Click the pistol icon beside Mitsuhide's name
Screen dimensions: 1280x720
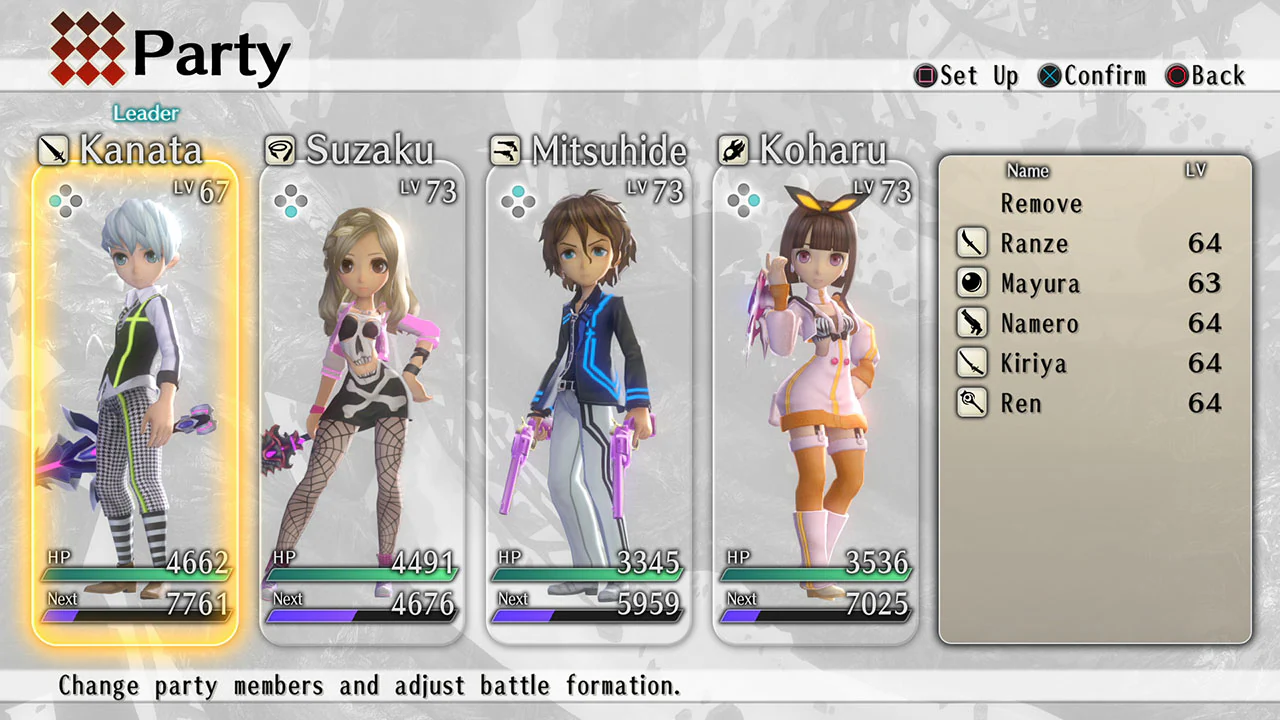pyautogui.click(x=506, y=150)
